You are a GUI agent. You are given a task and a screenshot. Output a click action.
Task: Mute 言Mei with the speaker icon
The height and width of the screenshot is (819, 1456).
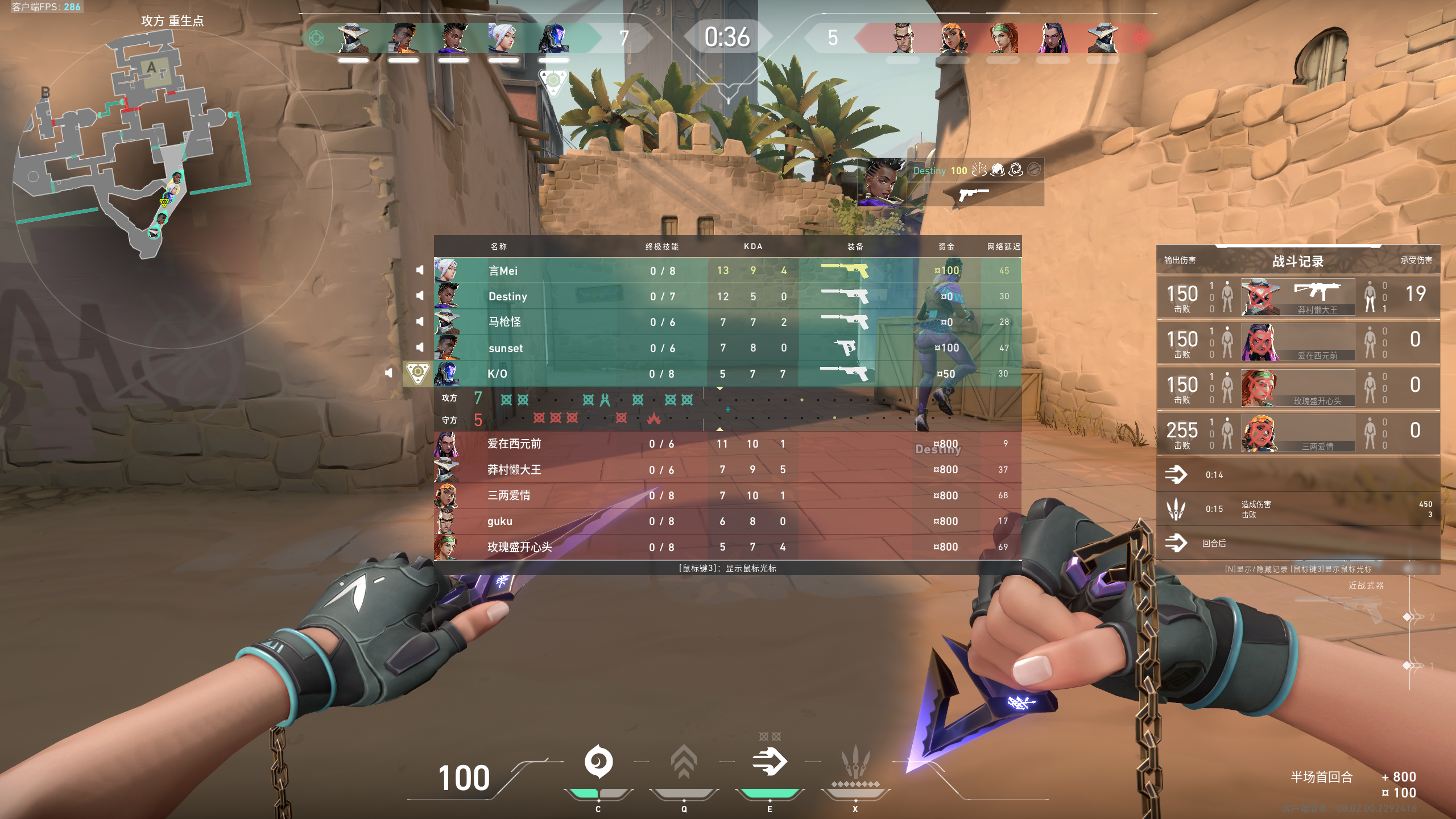420,270
